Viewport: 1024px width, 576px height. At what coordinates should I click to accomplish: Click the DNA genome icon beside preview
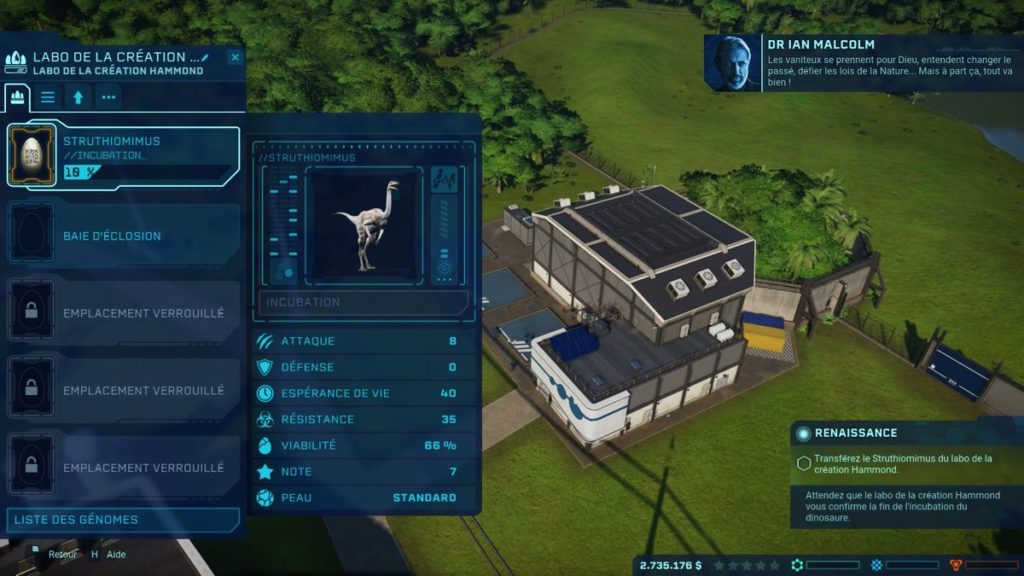coord(444,181)
